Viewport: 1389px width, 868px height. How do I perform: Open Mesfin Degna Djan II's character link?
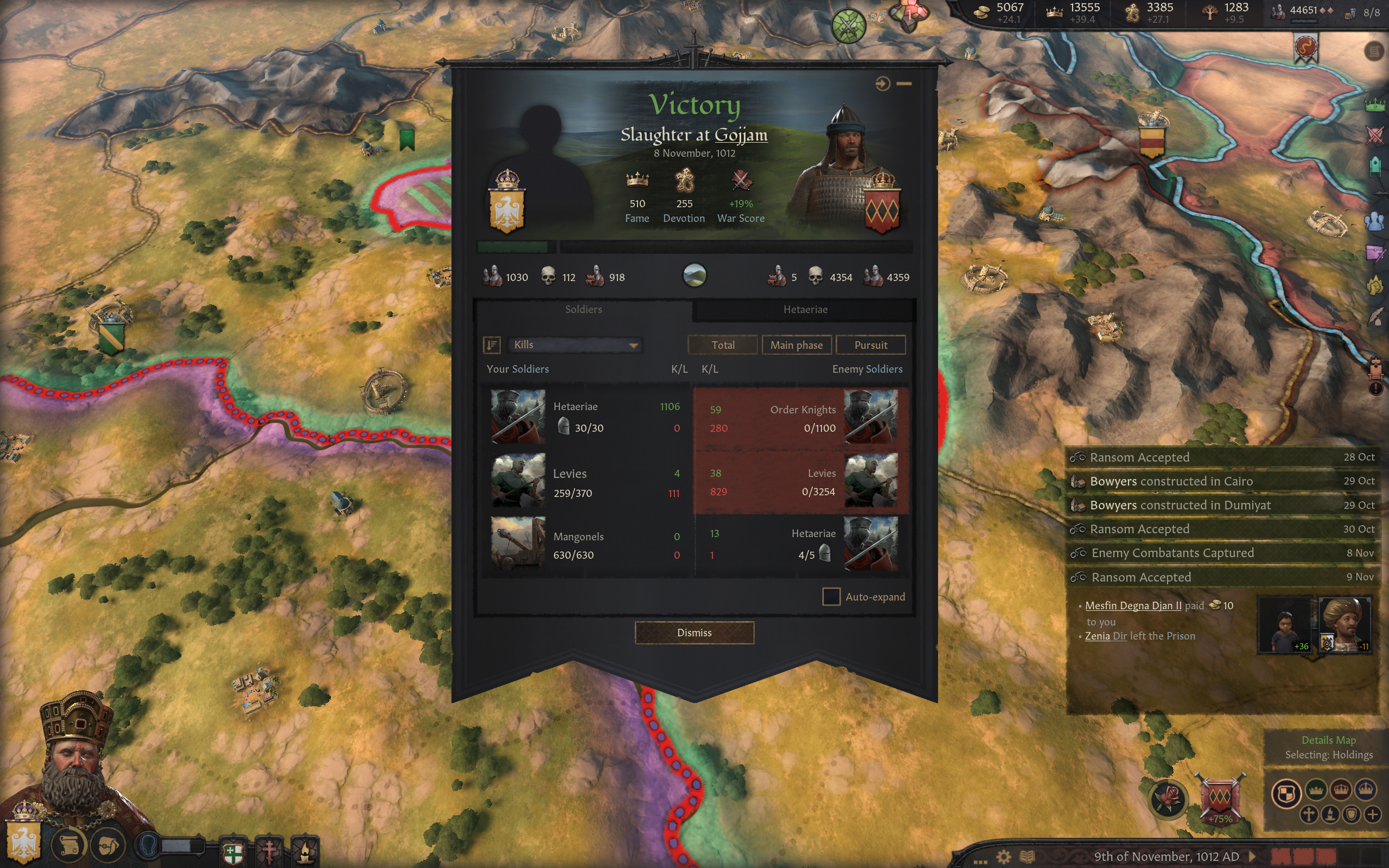tap(1133, 605)
